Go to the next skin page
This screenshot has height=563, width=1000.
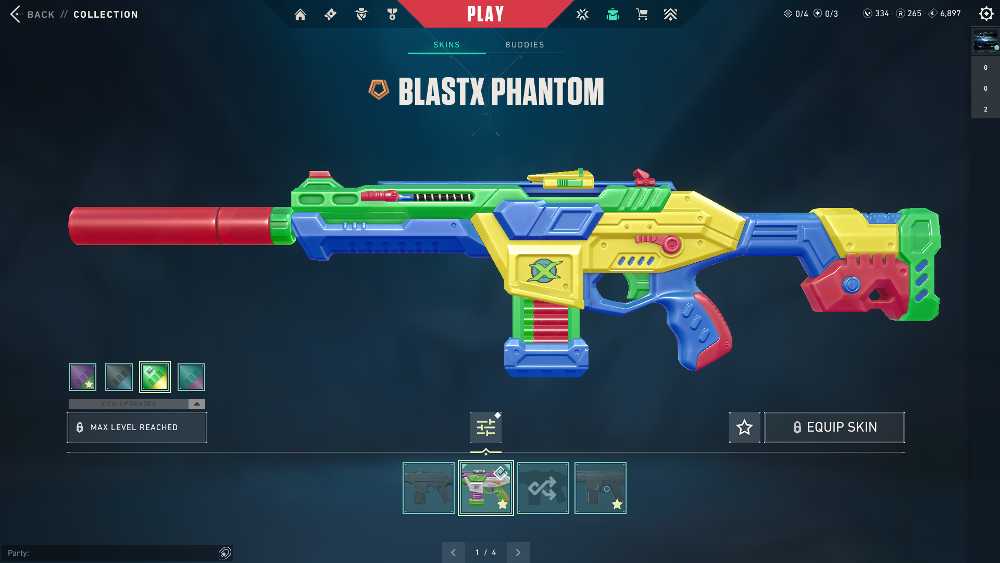tap(518, 552)
